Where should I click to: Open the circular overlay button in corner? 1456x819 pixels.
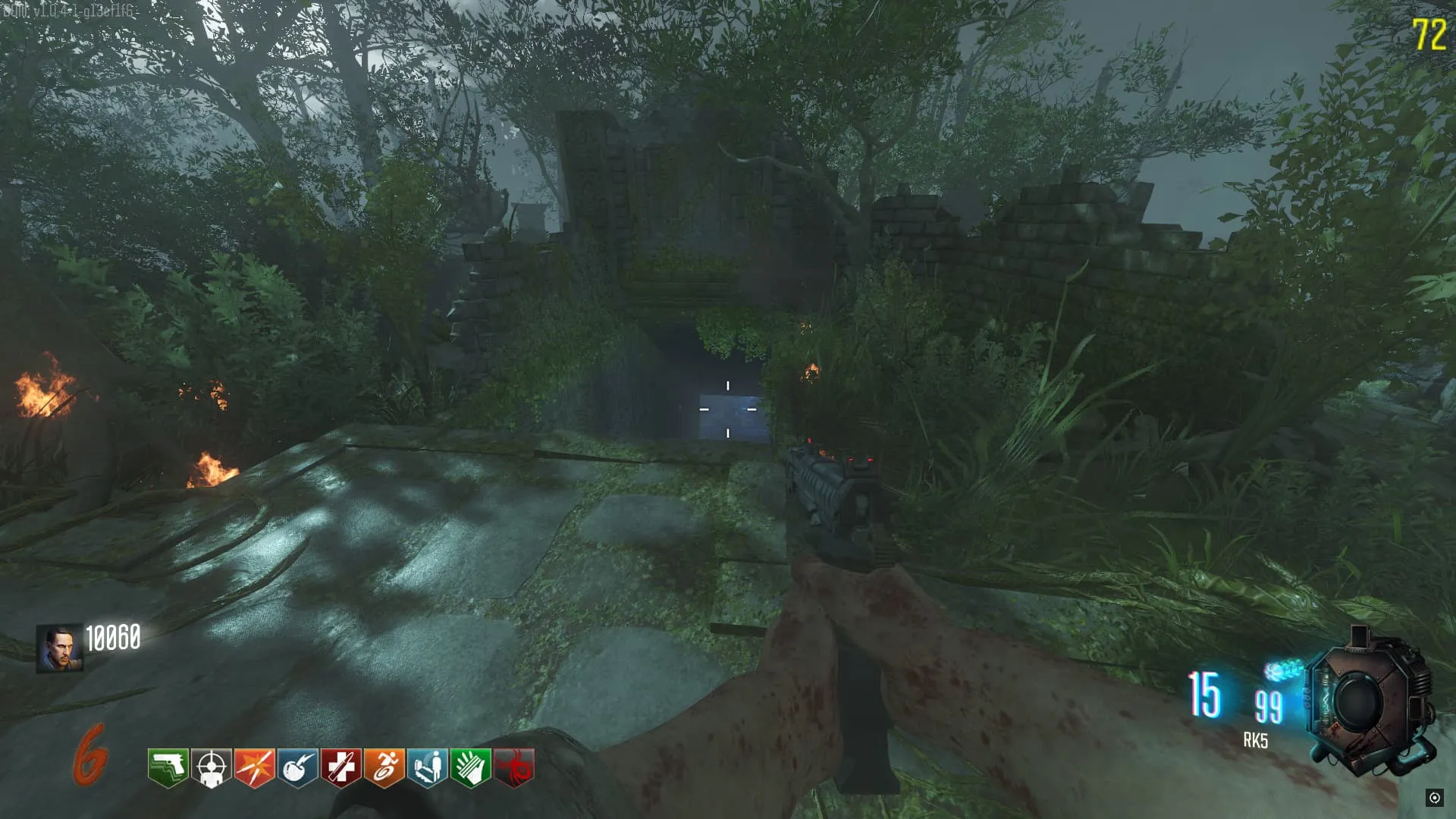click(x=1434, y=797)
